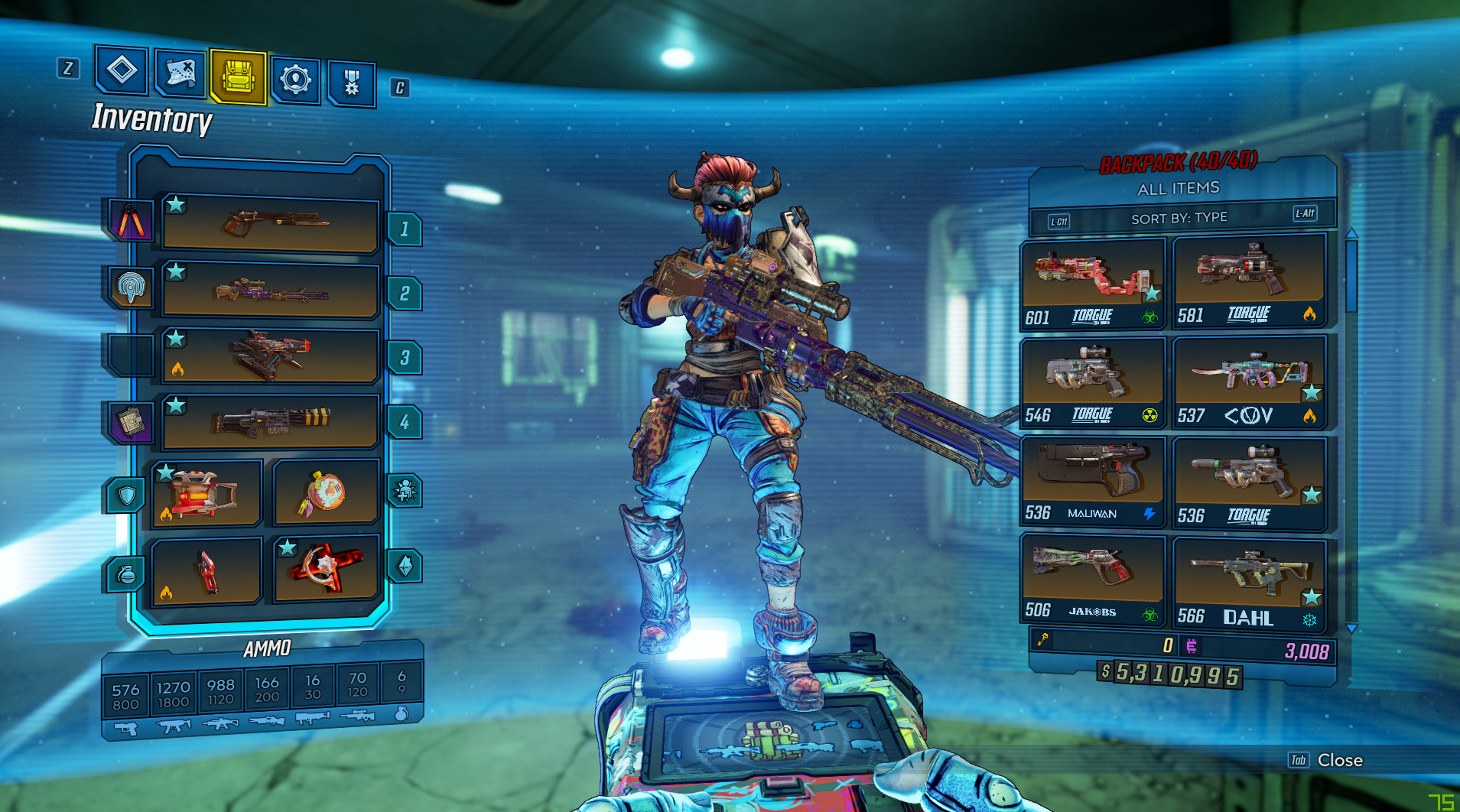The height and width of the screenshot is (812, 1460).
Task: Open the Skills tab with gear icon
Action: point(295,79)
